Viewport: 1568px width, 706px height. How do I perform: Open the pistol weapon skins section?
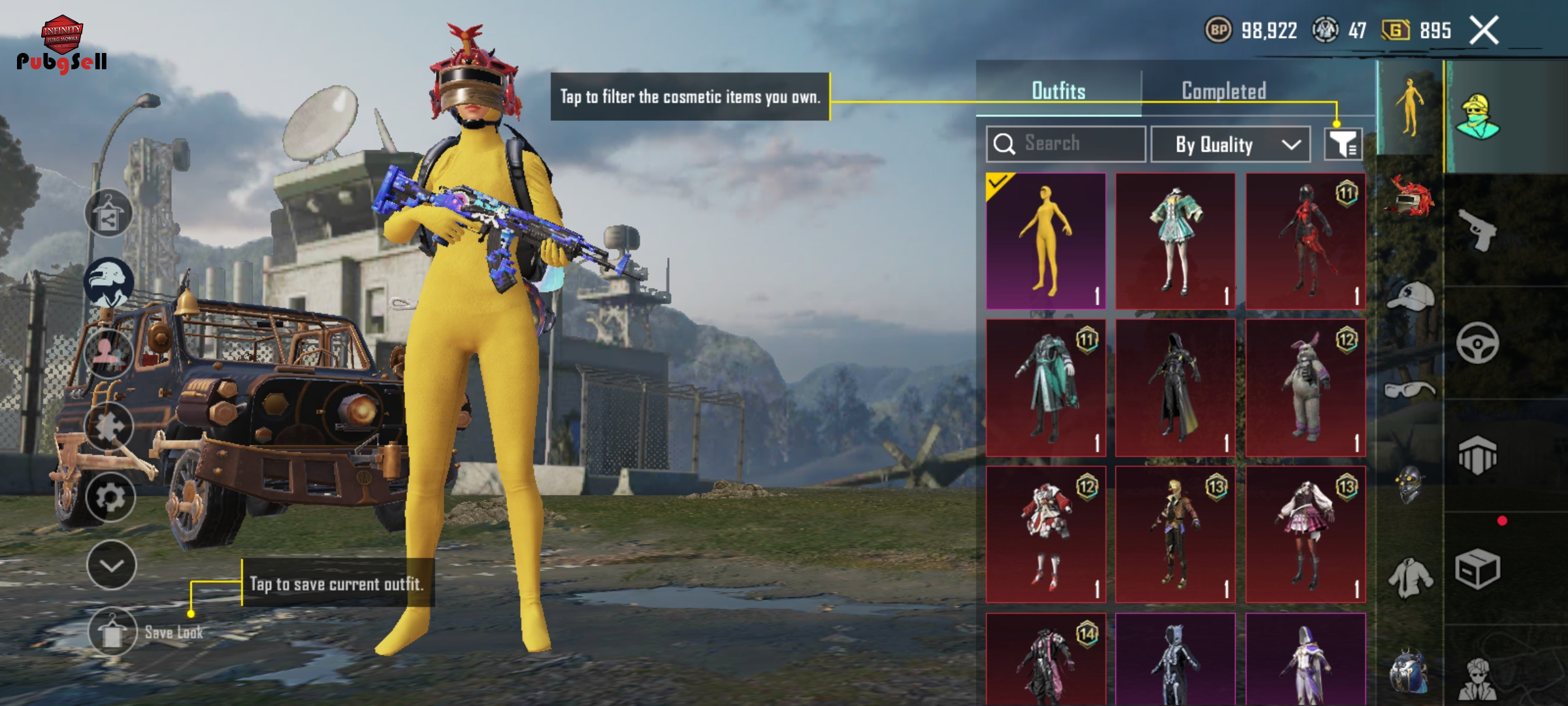click(x=1478, y=229)
